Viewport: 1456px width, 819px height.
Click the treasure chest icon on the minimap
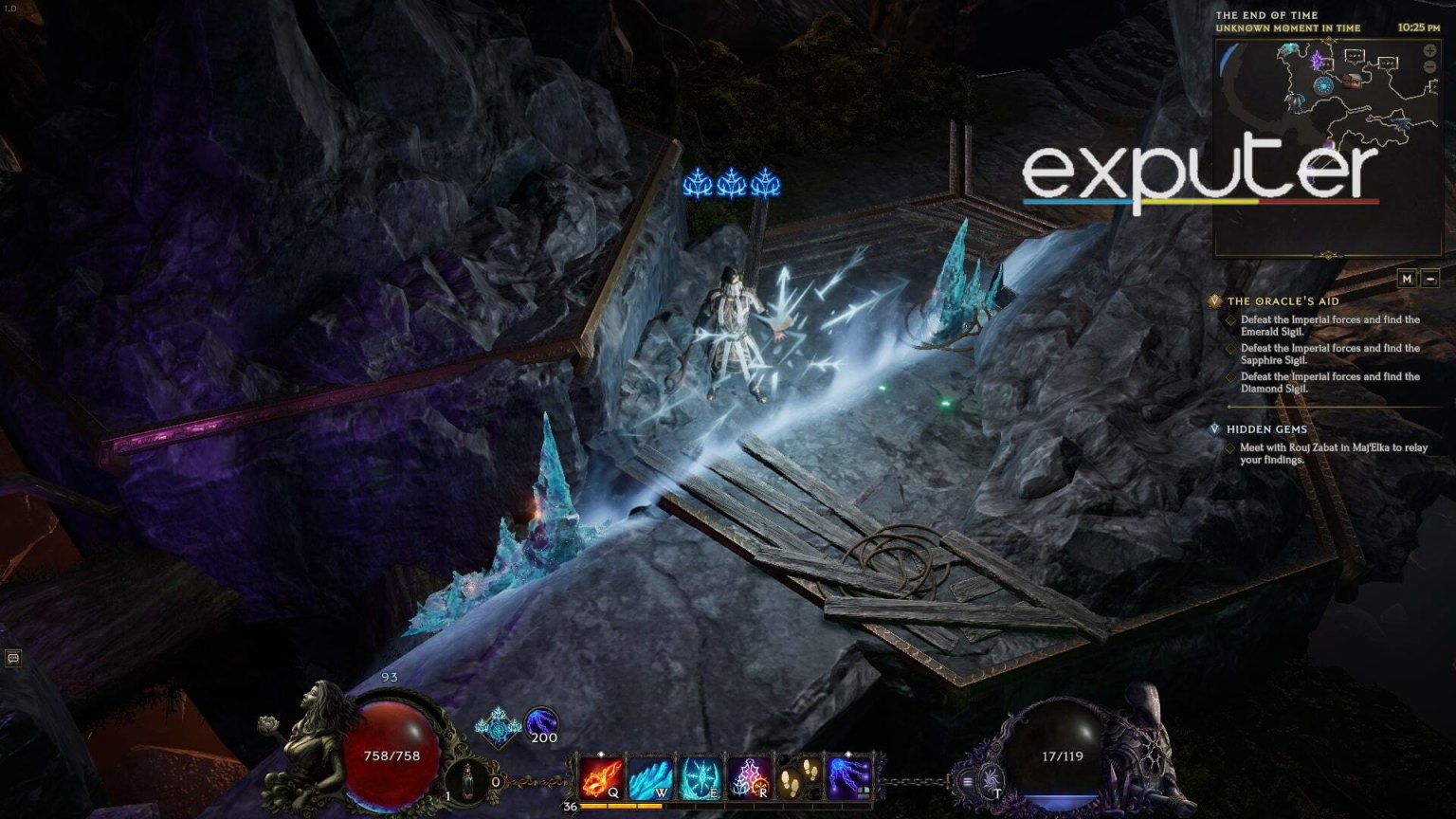coord(1351,82)
